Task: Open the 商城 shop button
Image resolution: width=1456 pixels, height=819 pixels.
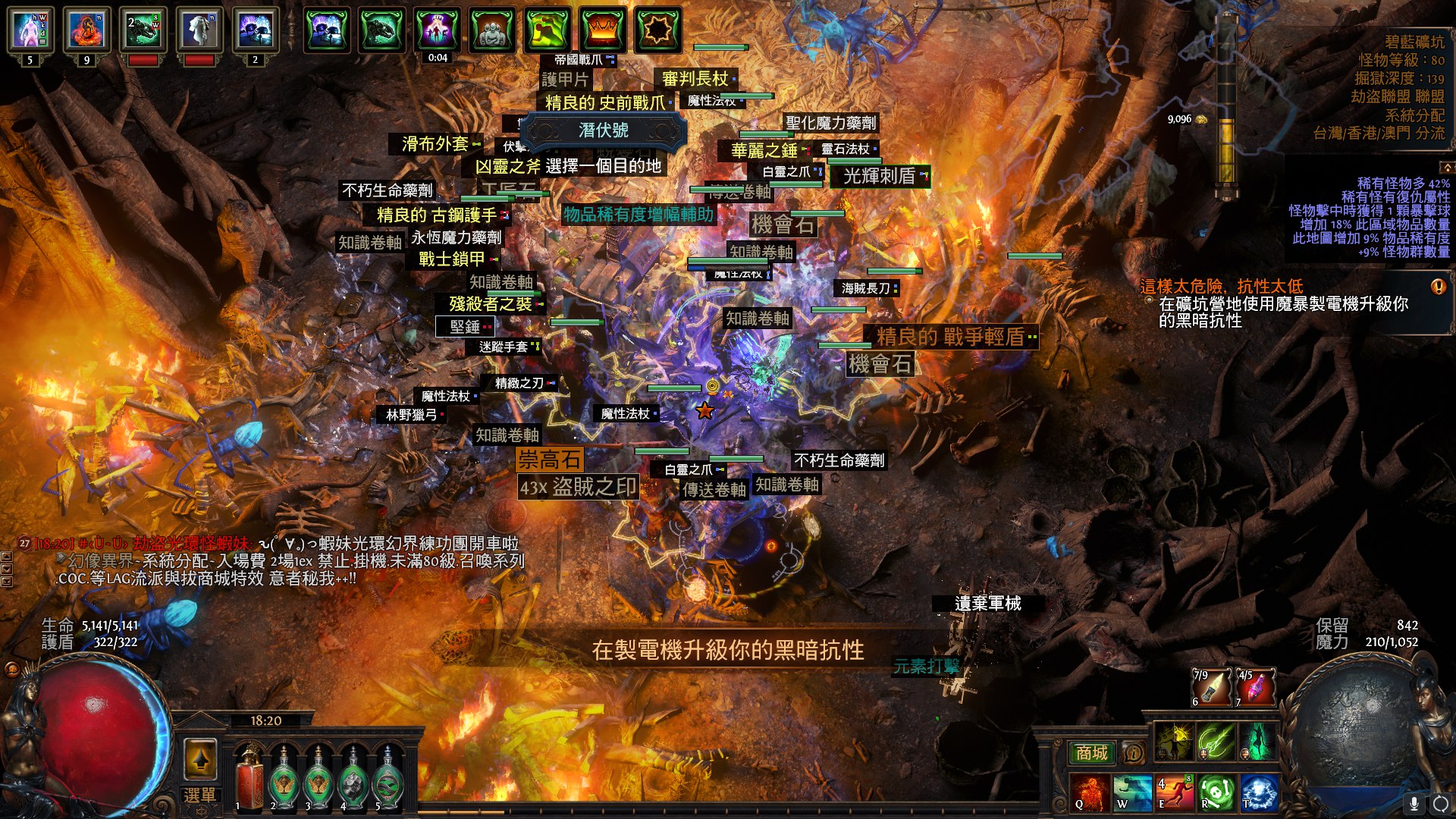Action: point(1090,752)
